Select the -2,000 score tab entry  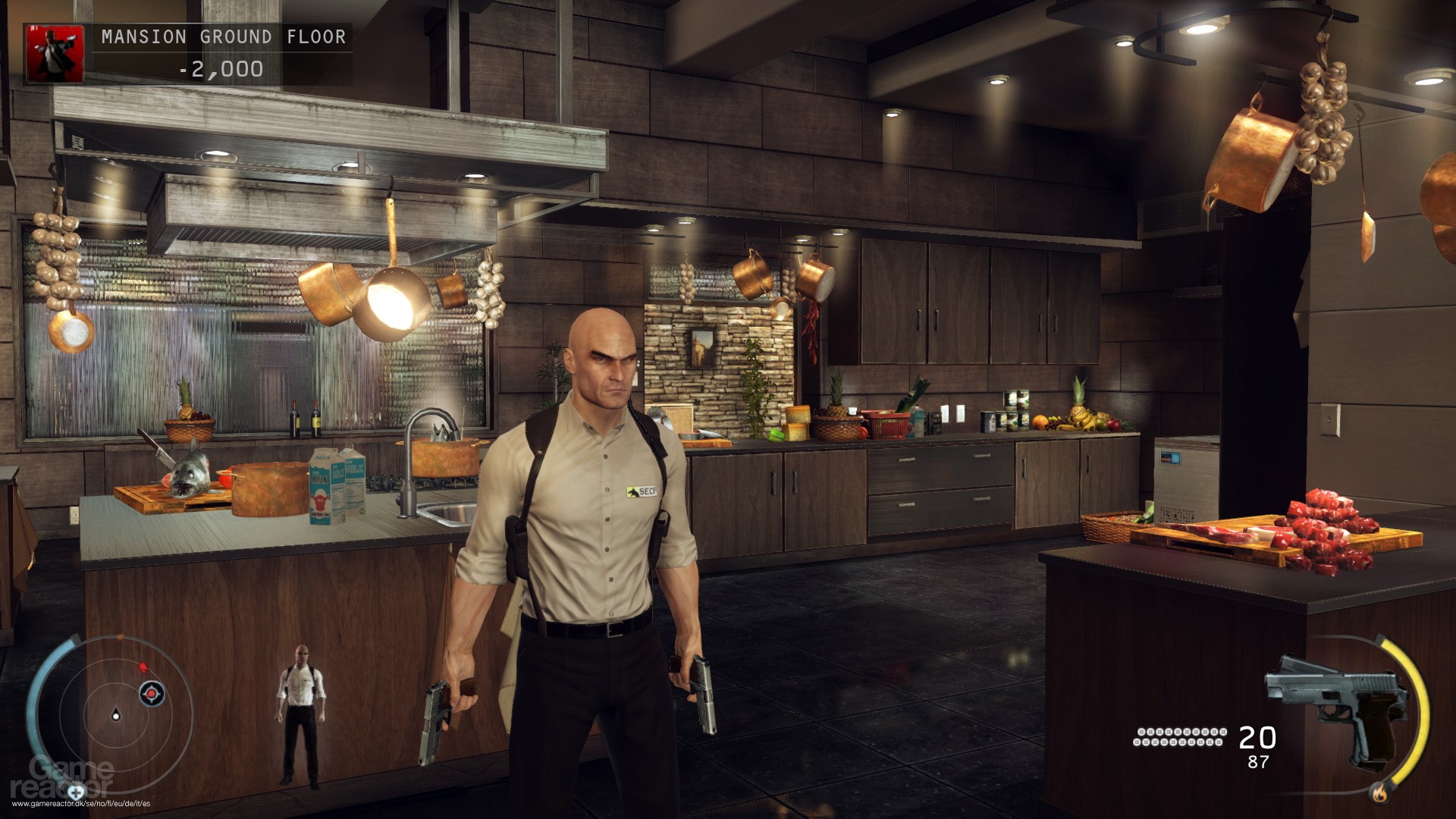220,68
